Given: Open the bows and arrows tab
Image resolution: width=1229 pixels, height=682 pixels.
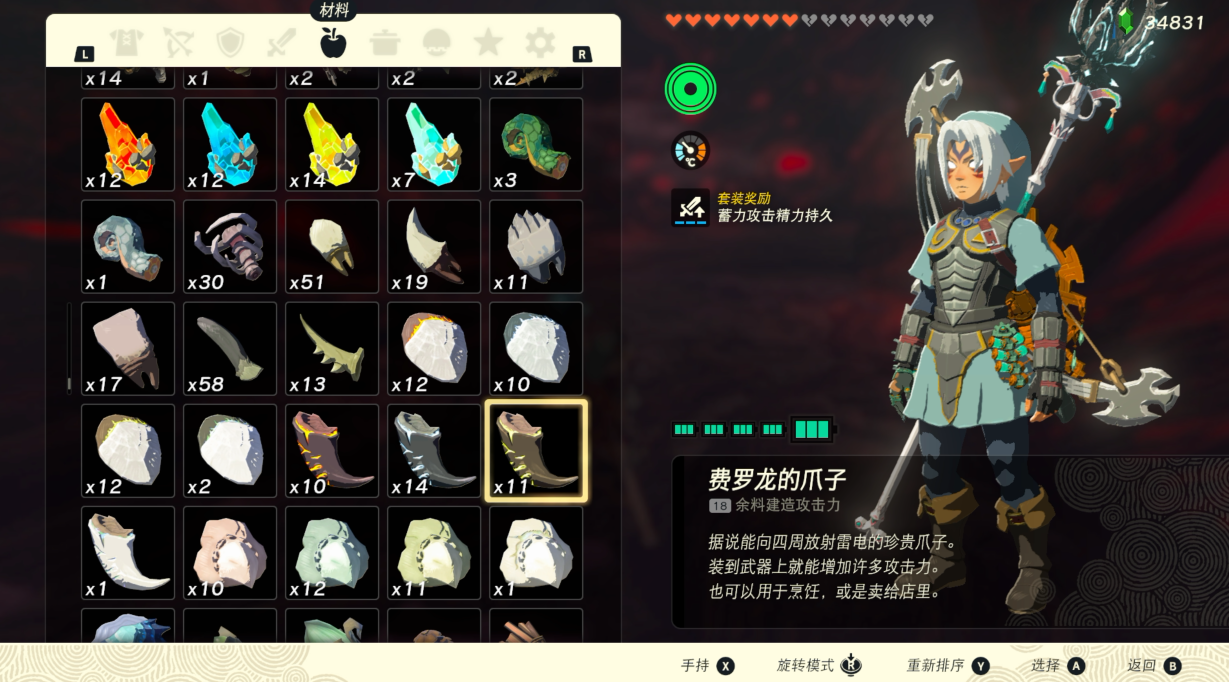Looking at the screenshot, I should point(178,42).
